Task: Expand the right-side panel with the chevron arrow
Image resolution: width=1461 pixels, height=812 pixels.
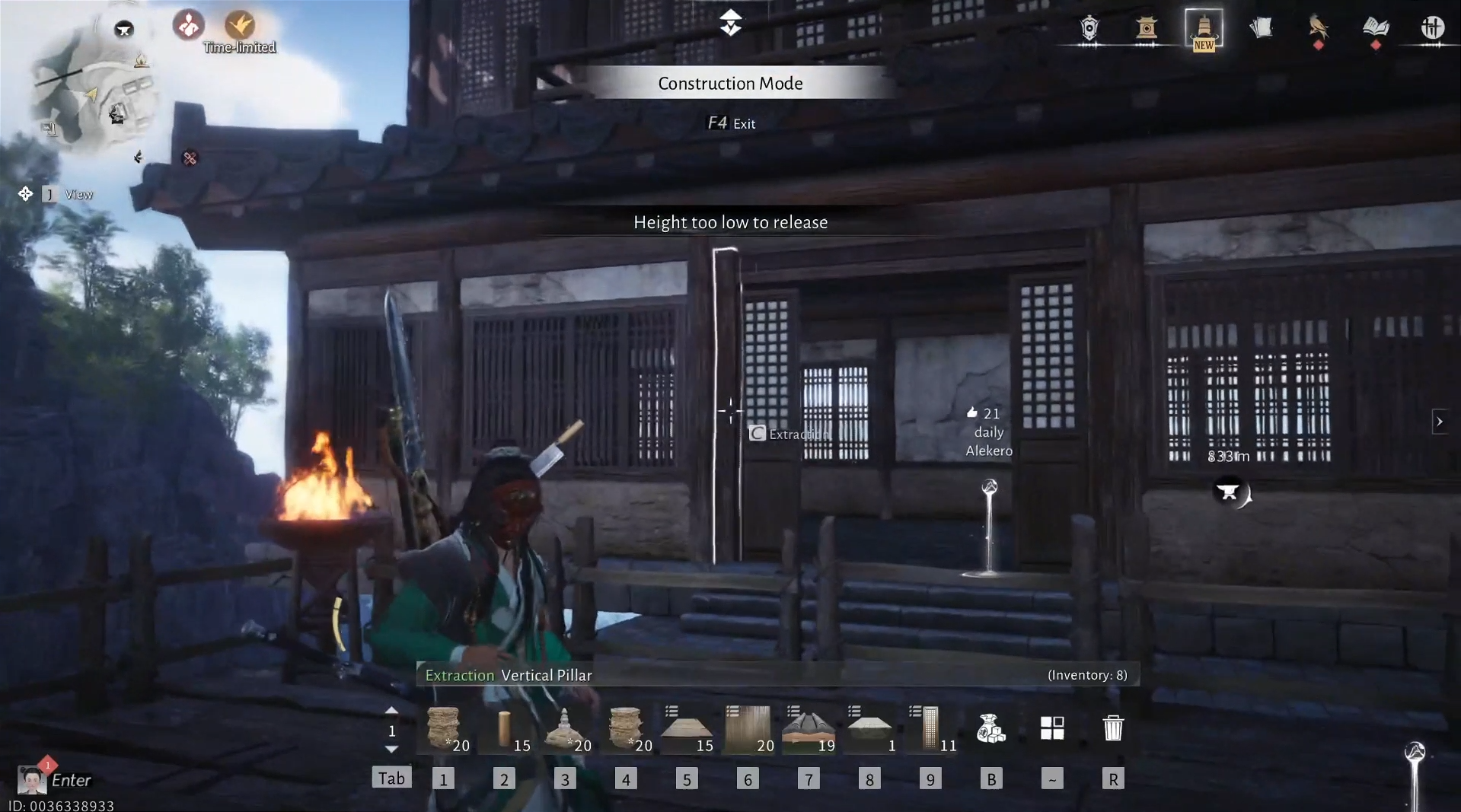Action: click(1440, 422)
